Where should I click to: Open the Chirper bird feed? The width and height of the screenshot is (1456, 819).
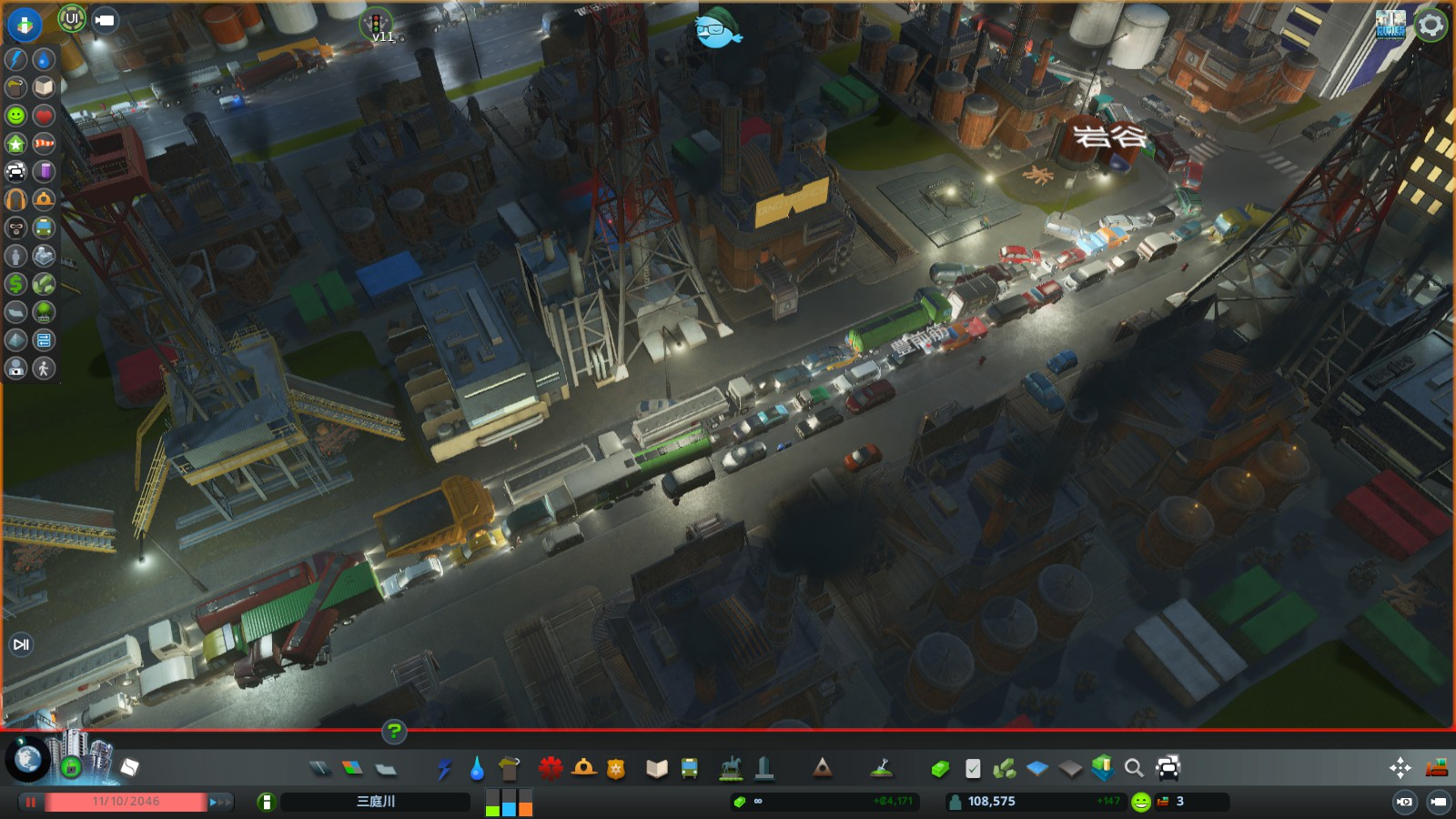coord(718,31)
